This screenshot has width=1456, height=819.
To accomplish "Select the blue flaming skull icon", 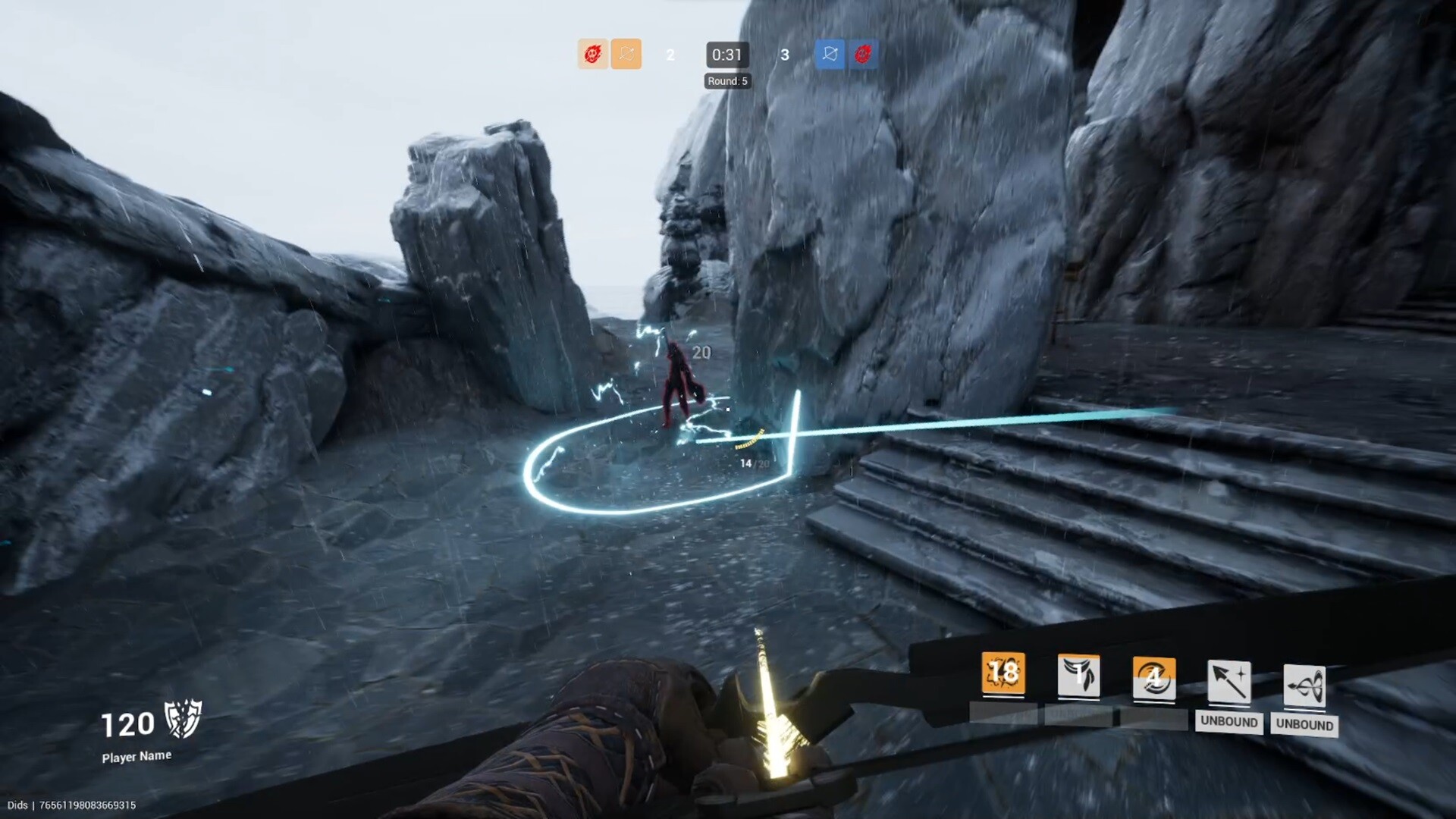I will (861, 55).
